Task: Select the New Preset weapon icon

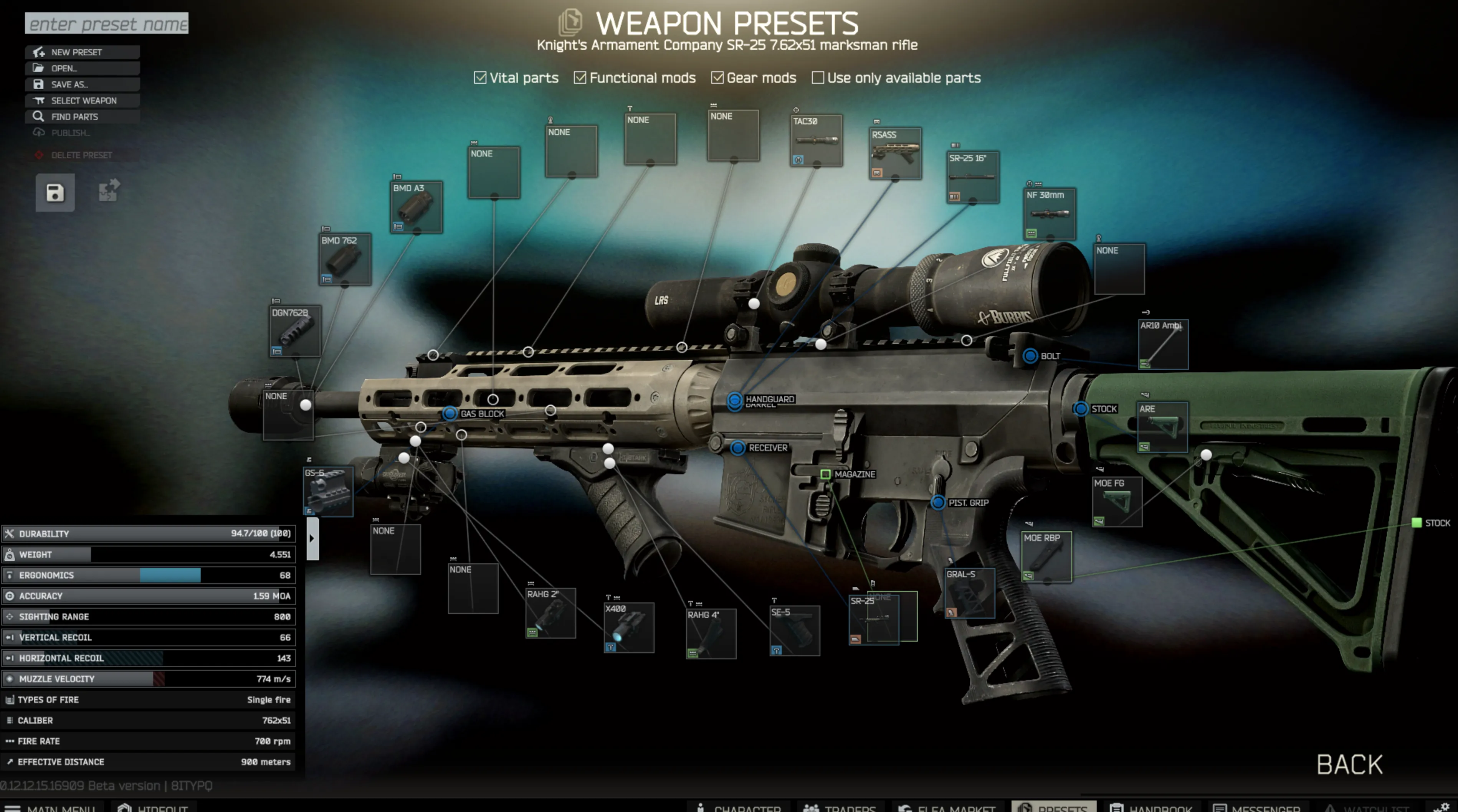Action: pyautogui.click(x=38, y=51)
